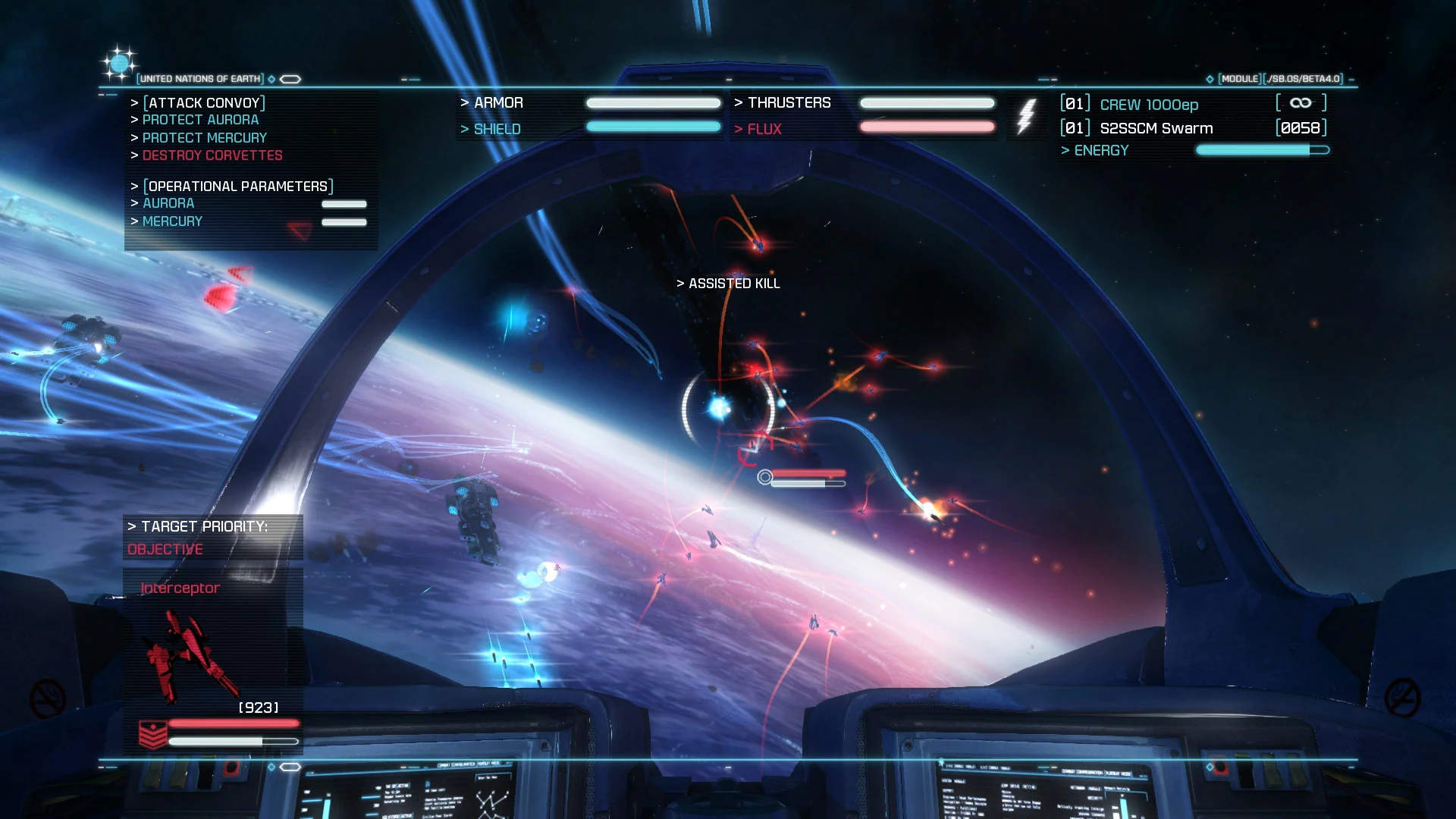Adjust the ENERGY level bar
Image resolution: width=1456 pixels, height=819 pixels.
1260,150
